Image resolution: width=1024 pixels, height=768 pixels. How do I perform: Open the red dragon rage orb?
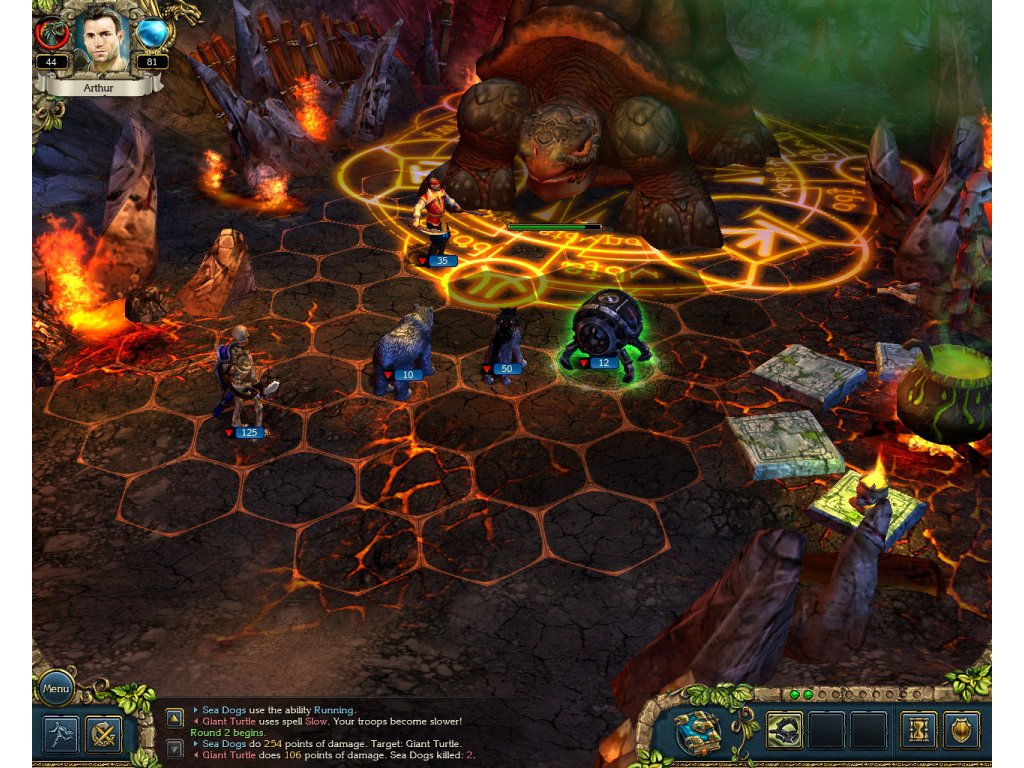point(51,34)
